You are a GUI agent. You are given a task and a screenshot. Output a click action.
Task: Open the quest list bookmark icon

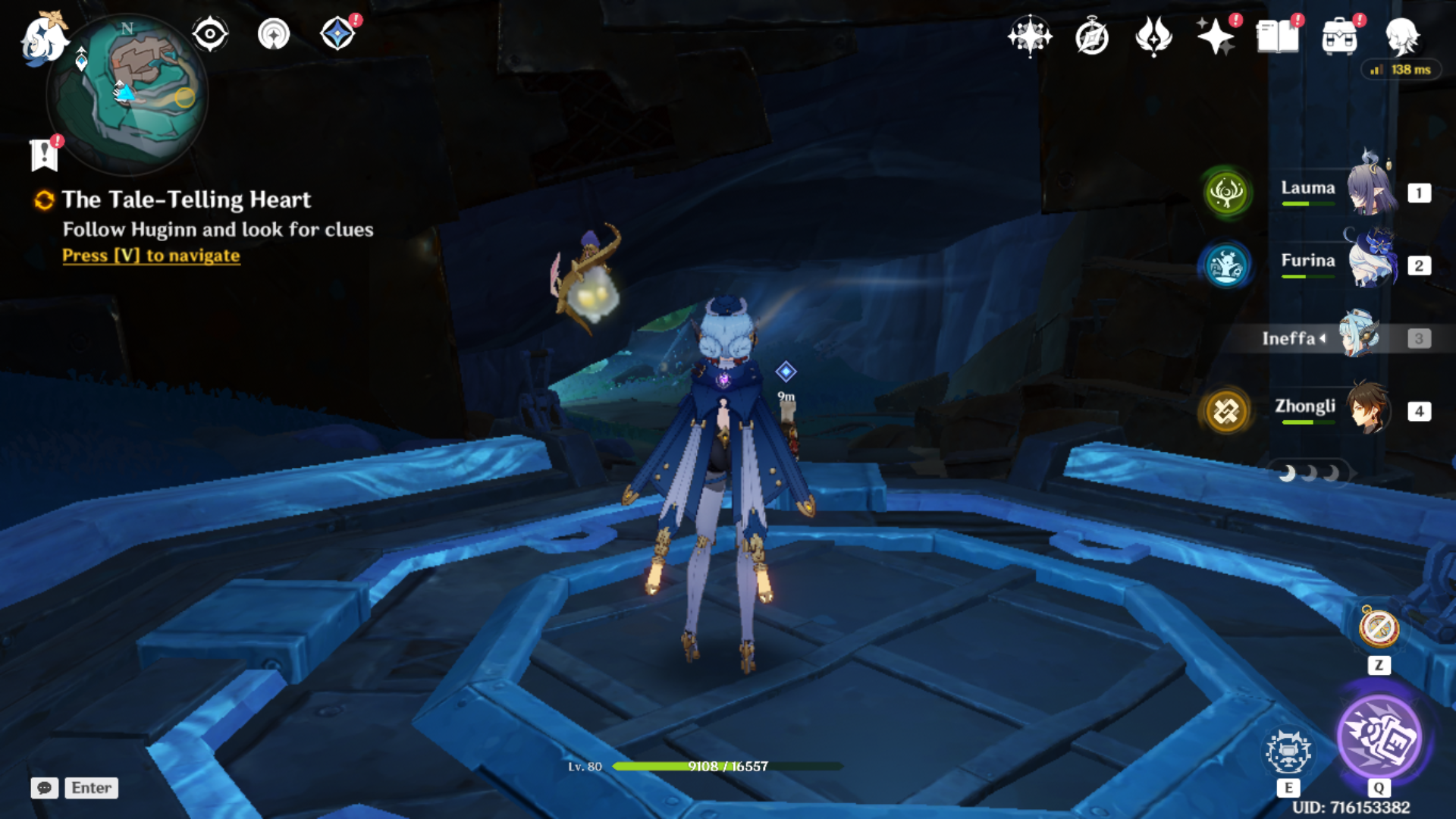pos(45,155)
